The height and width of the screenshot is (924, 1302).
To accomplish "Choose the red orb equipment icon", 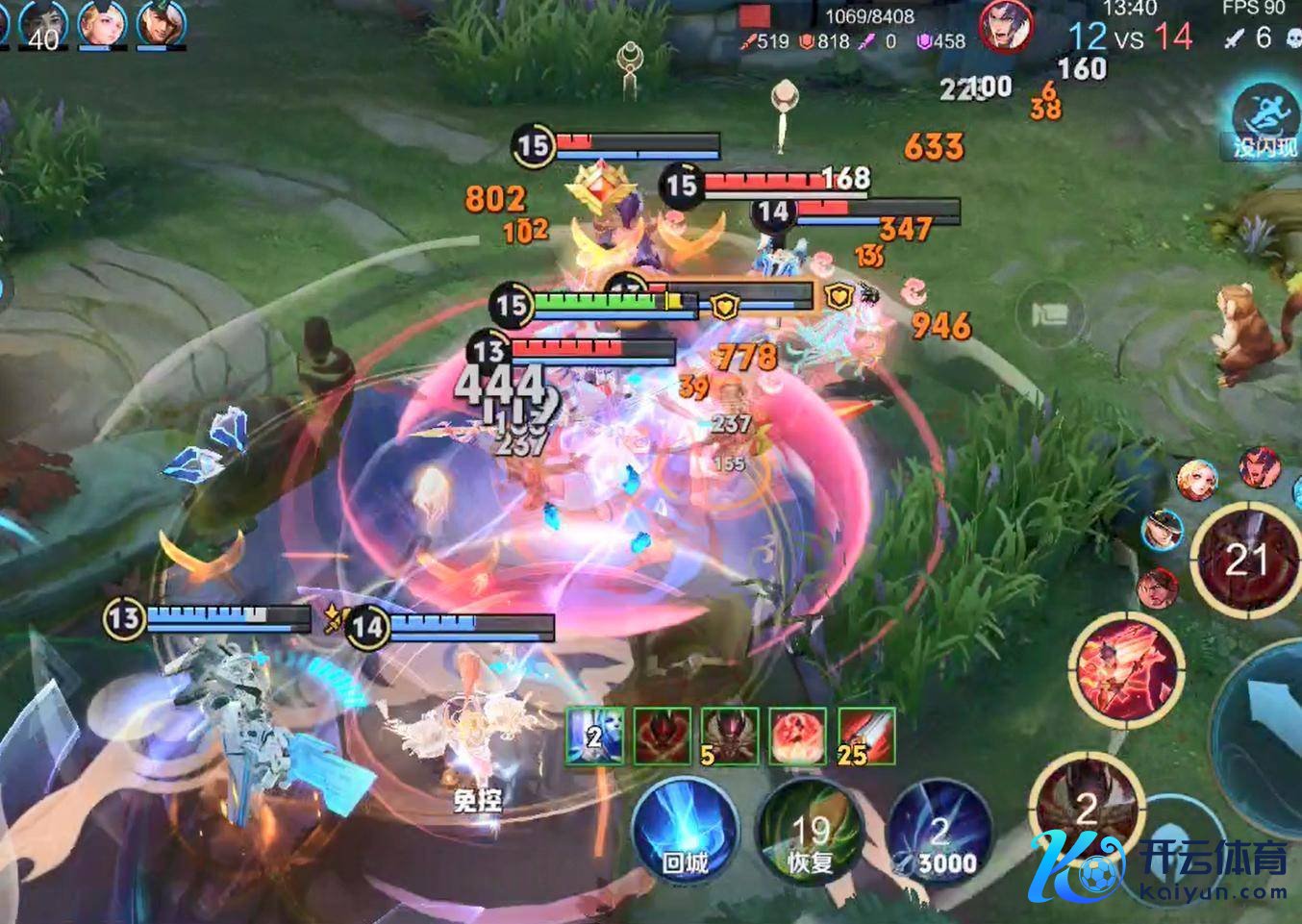I will pyautogui.click(x=798, y=737).
